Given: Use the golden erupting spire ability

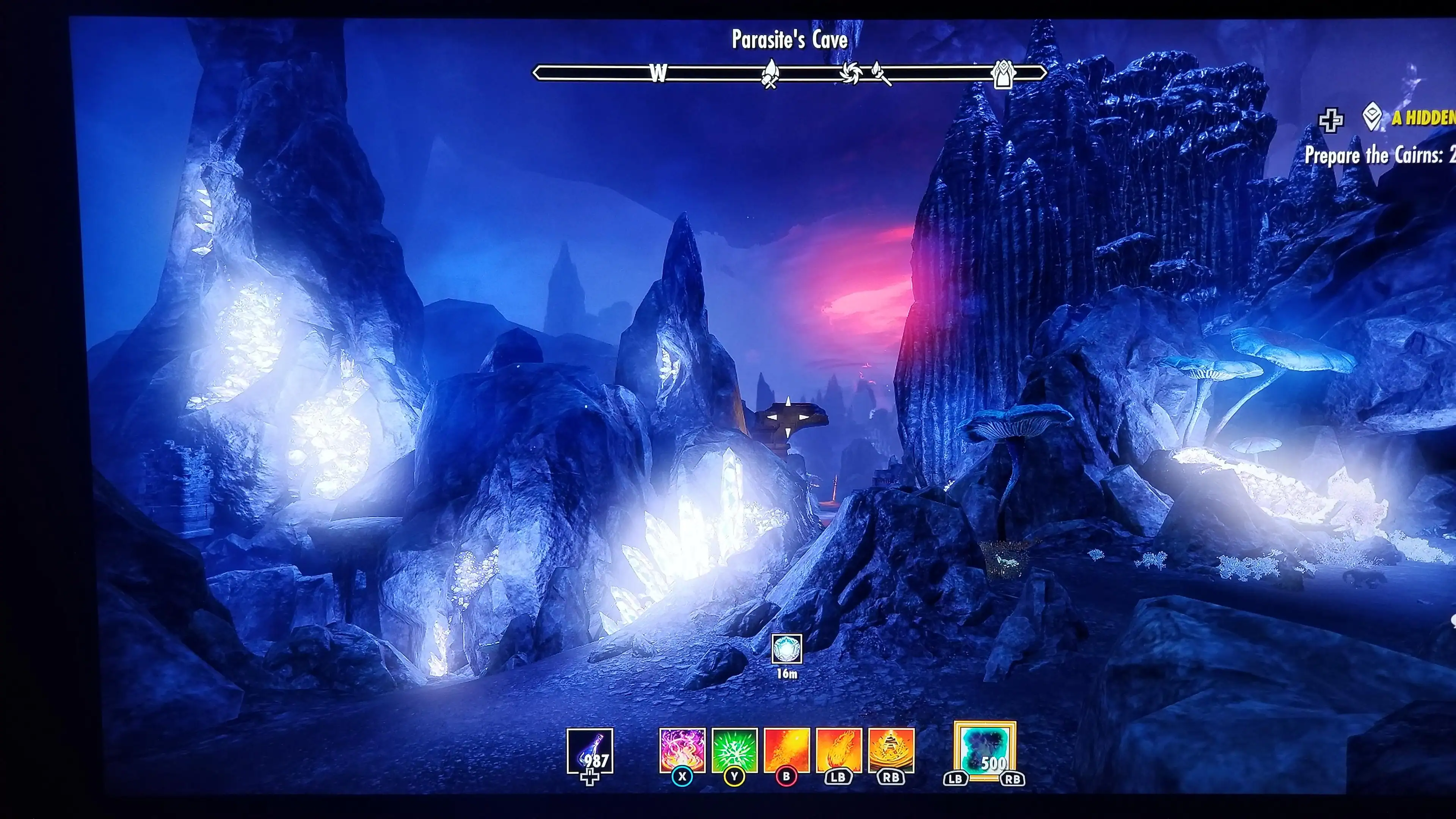Looking at the screenshot, I should pos(891,750).
